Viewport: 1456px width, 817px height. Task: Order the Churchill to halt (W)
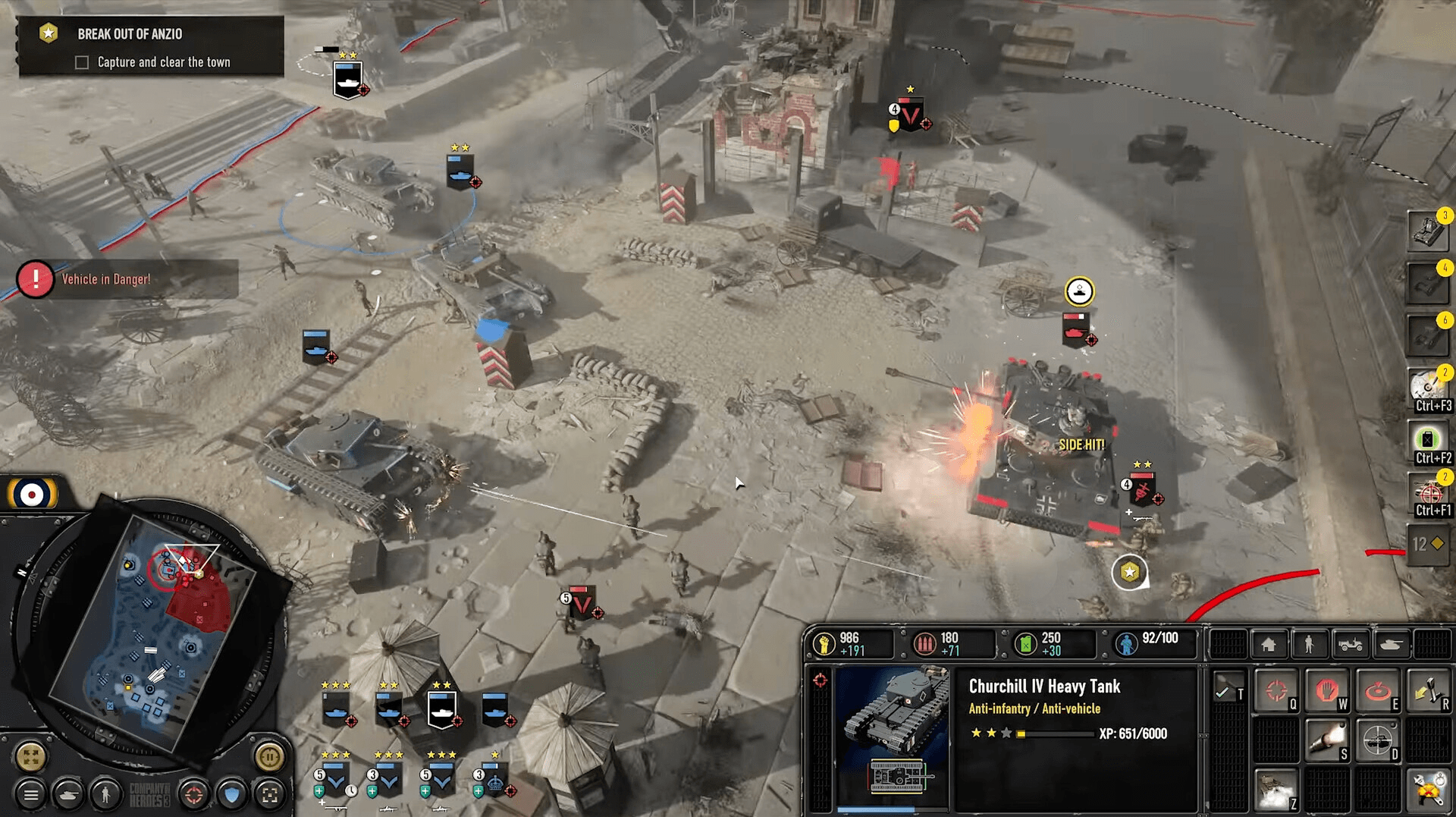[x=1327, y=690]
